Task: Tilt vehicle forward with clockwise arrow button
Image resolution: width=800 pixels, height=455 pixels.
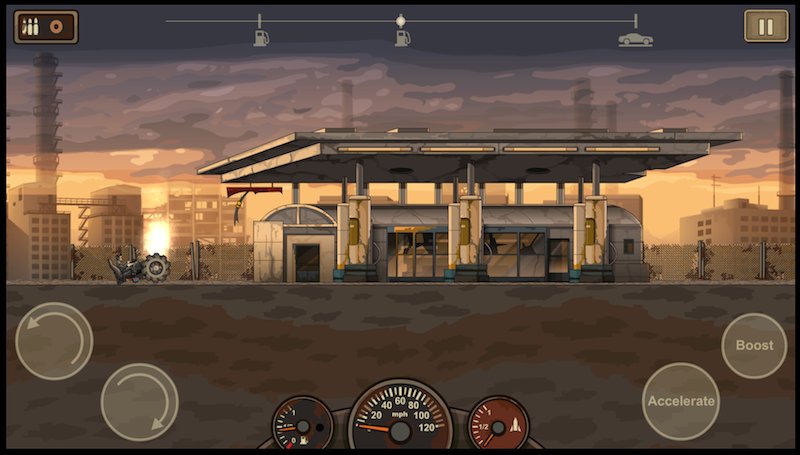Action: (x=140, y=402)
